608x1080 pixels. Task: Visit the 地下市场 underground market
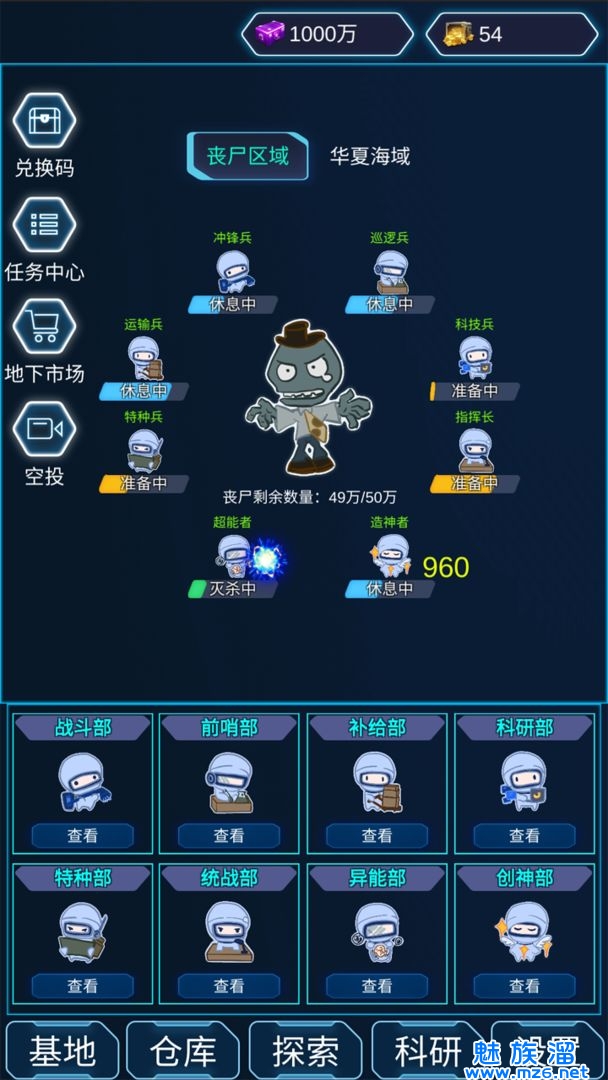[x=44, y=327]
